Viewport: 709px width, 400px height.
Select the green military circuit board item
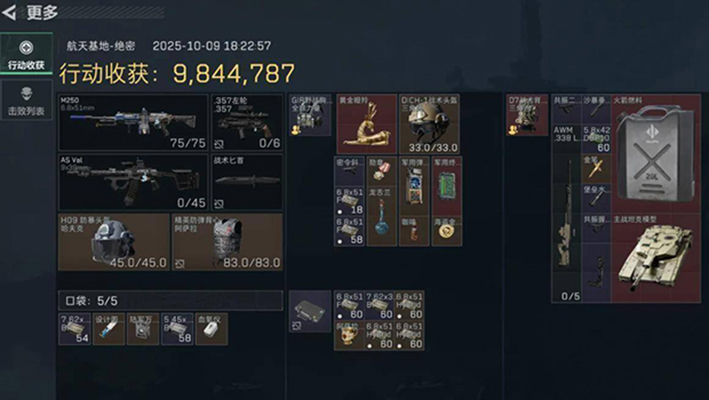tap(446, 185)
